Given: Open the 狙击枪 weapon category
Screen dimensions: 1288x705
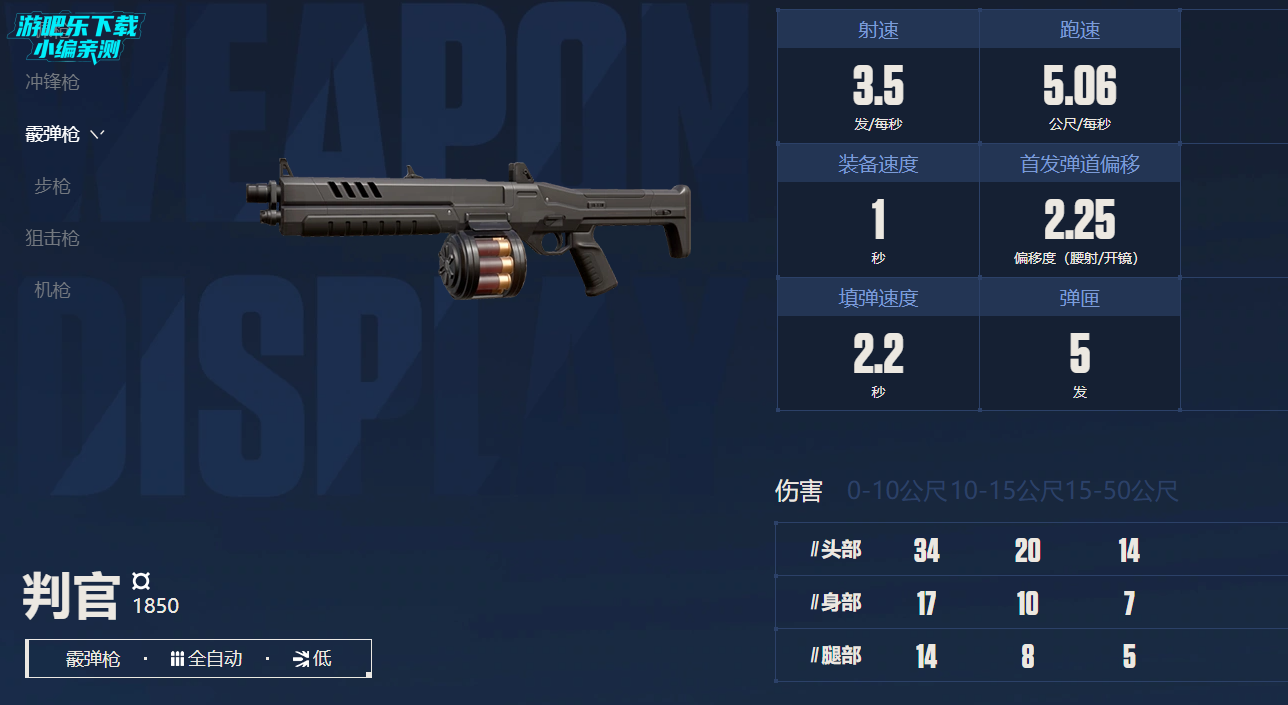Looking at the screenshot, I should pyautogui.click(x=52, y=238).
